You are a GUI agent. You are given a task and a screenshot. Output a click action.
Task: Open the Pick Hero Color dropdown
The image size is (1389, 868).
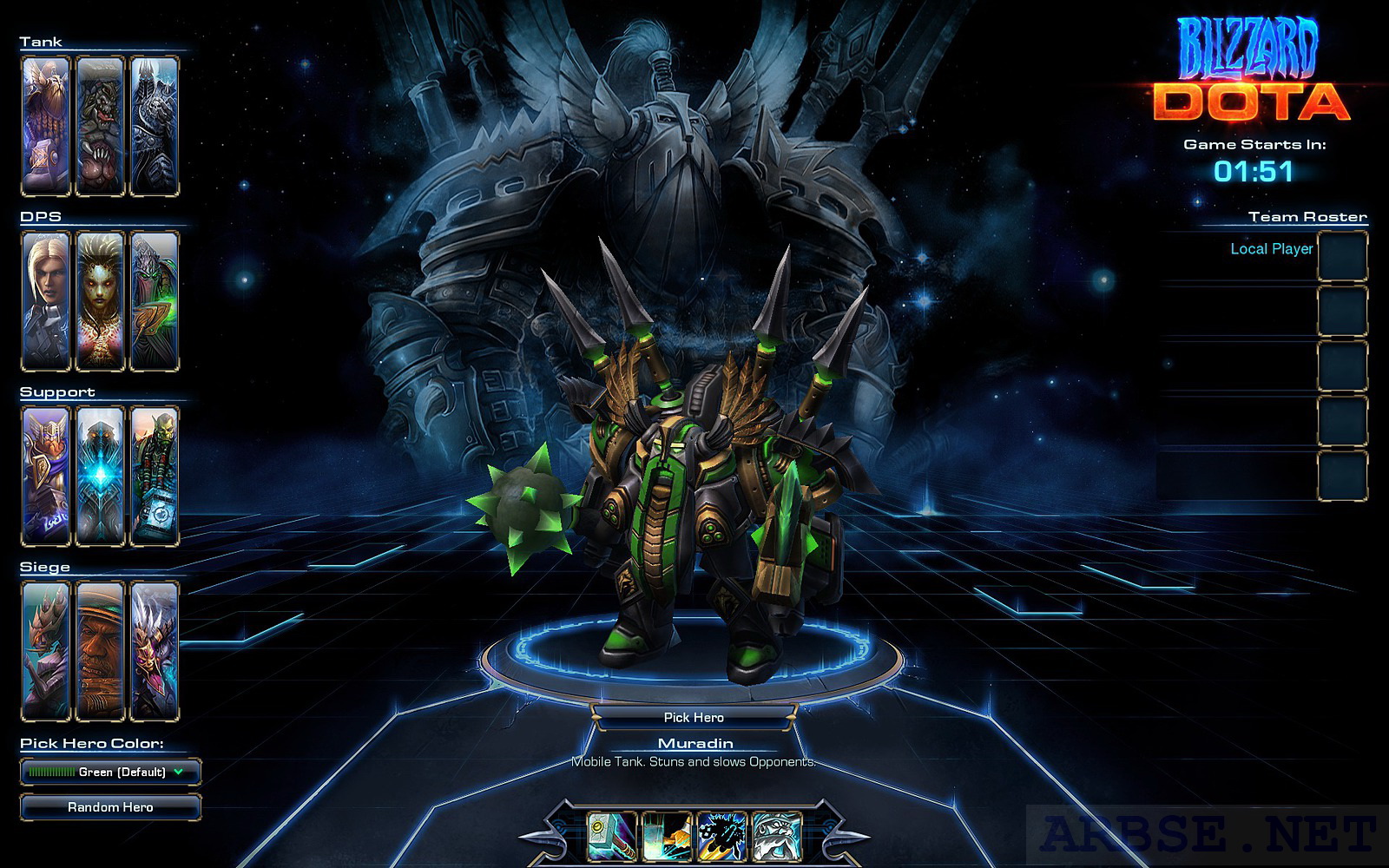(x=110, y=772)
